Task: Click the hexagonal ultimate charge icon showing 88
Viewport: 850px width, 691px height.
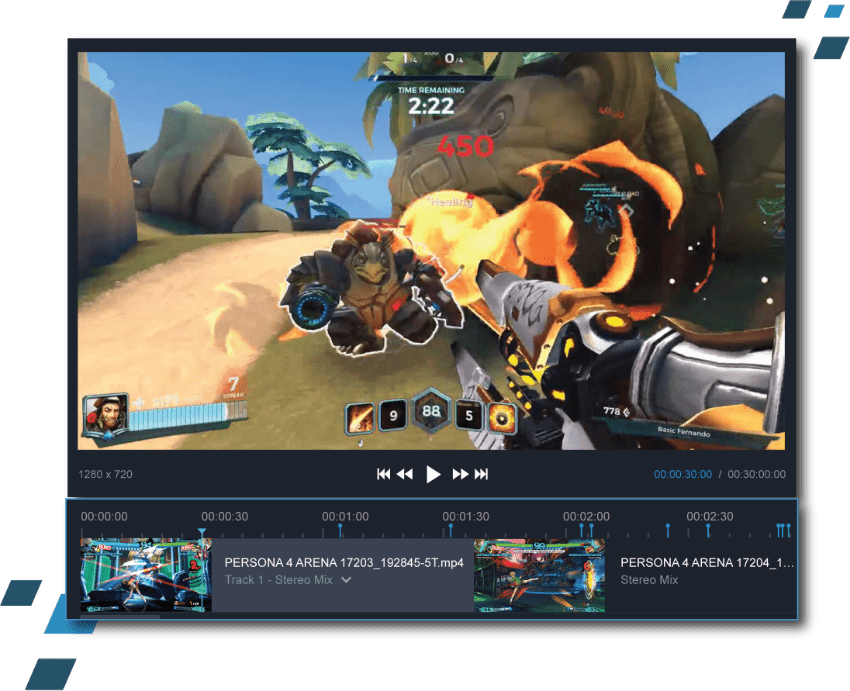Action: [x=432, y=411]
